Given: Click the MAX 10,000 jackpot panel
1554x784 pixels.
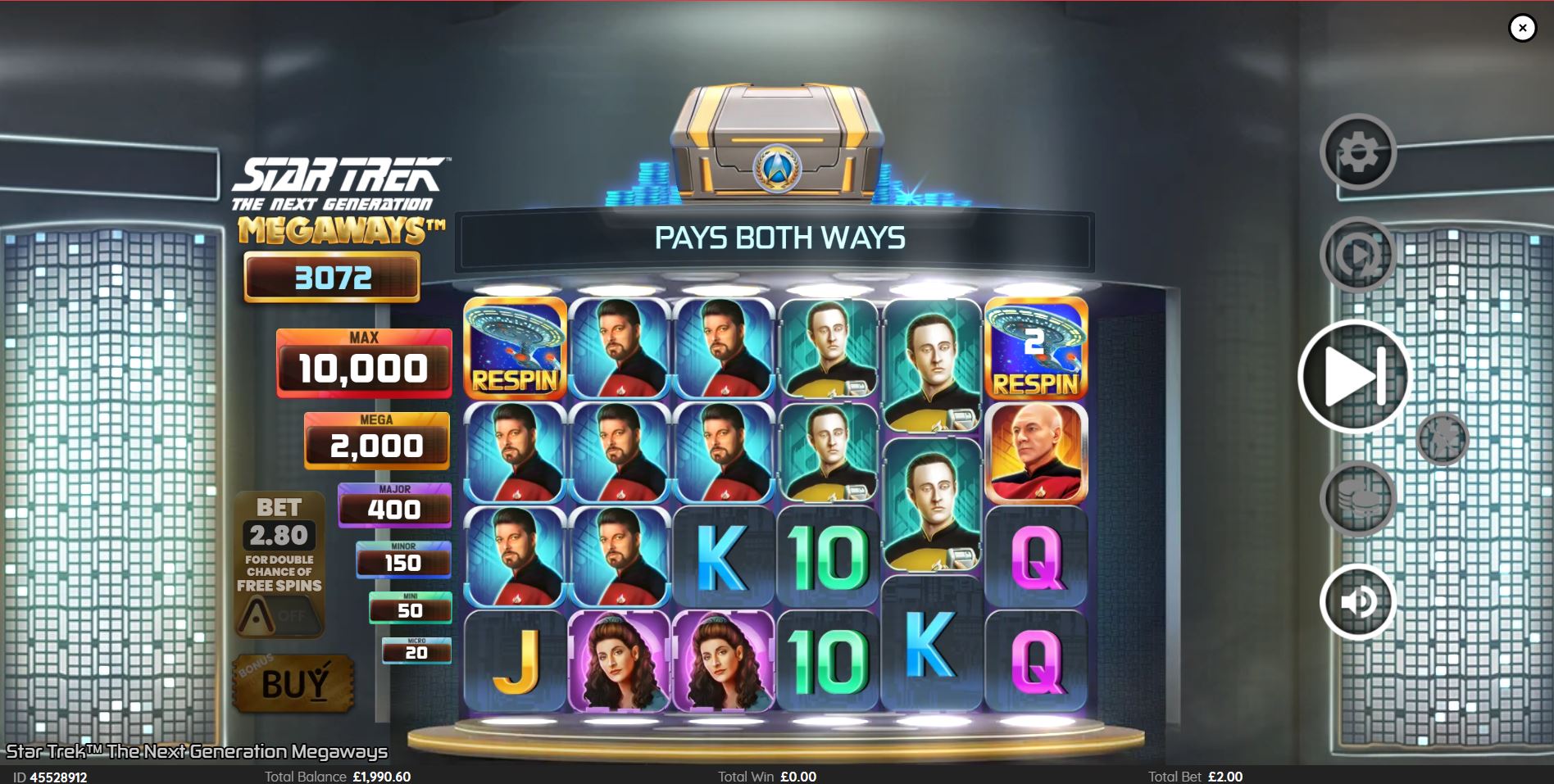Looking at the screenshot, I should [364, 362].
